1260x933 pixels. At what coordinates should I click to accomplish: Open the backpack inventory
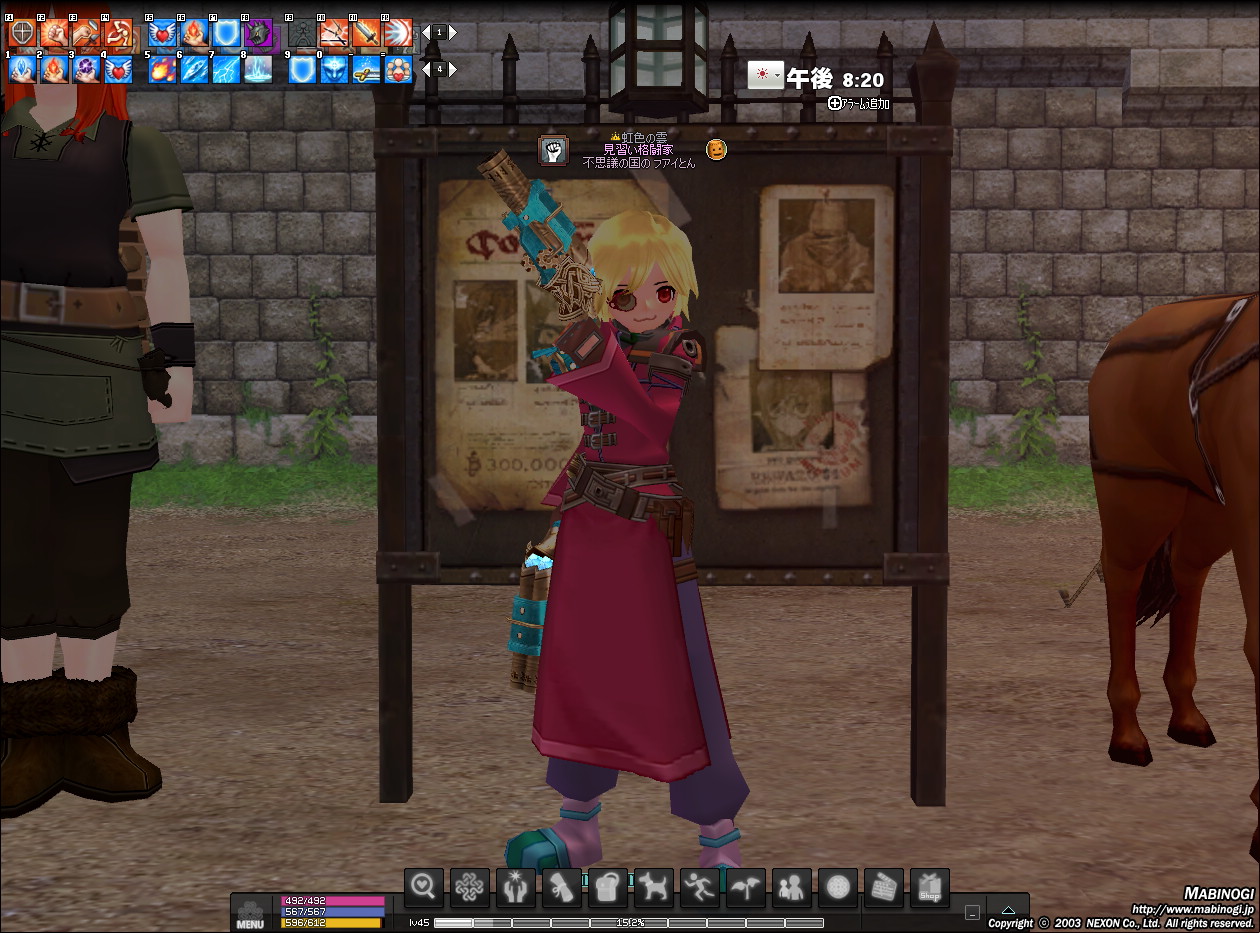[607, 887]
